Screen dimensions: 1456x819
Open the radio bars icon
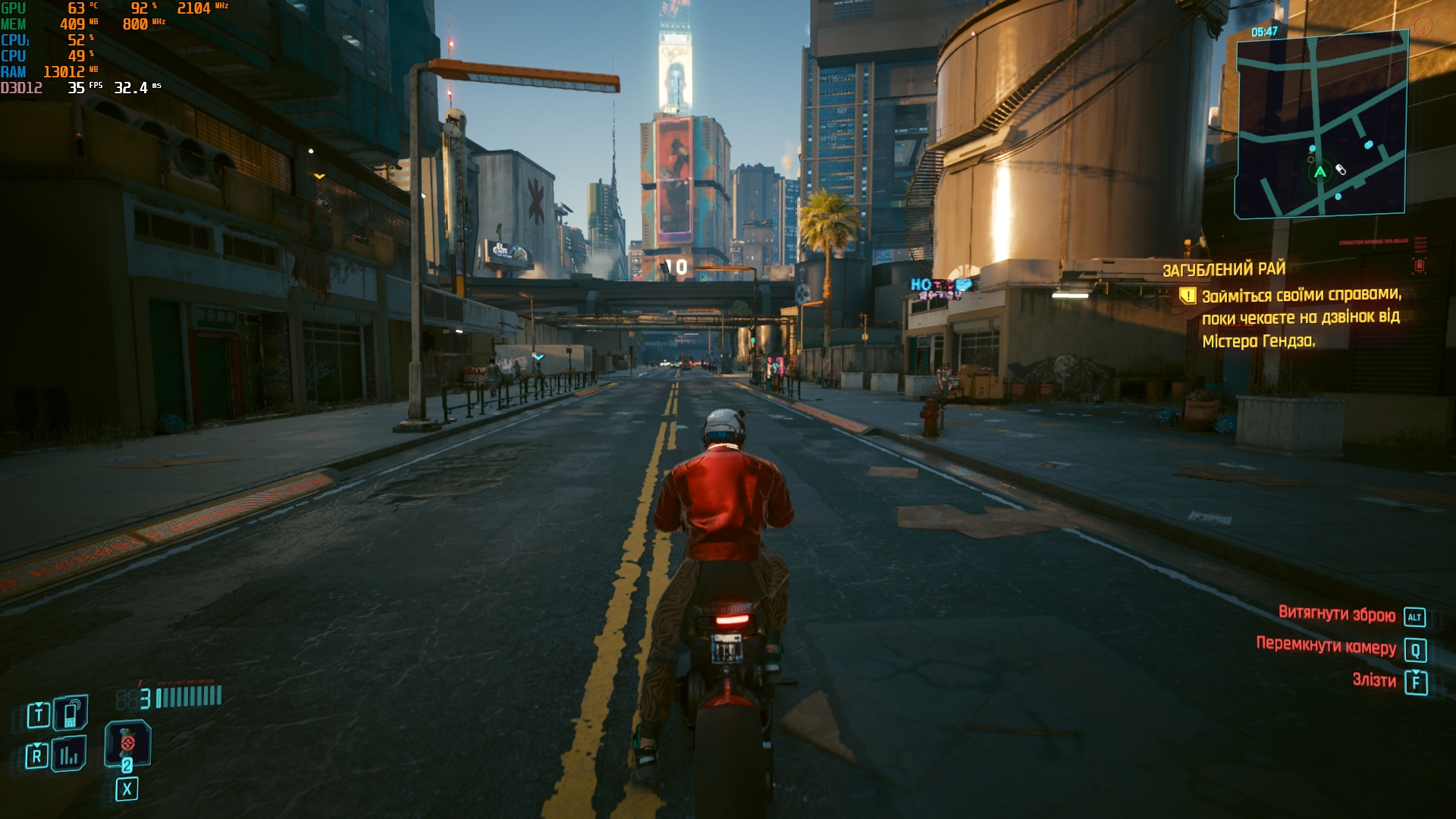(x=69, y=755)
